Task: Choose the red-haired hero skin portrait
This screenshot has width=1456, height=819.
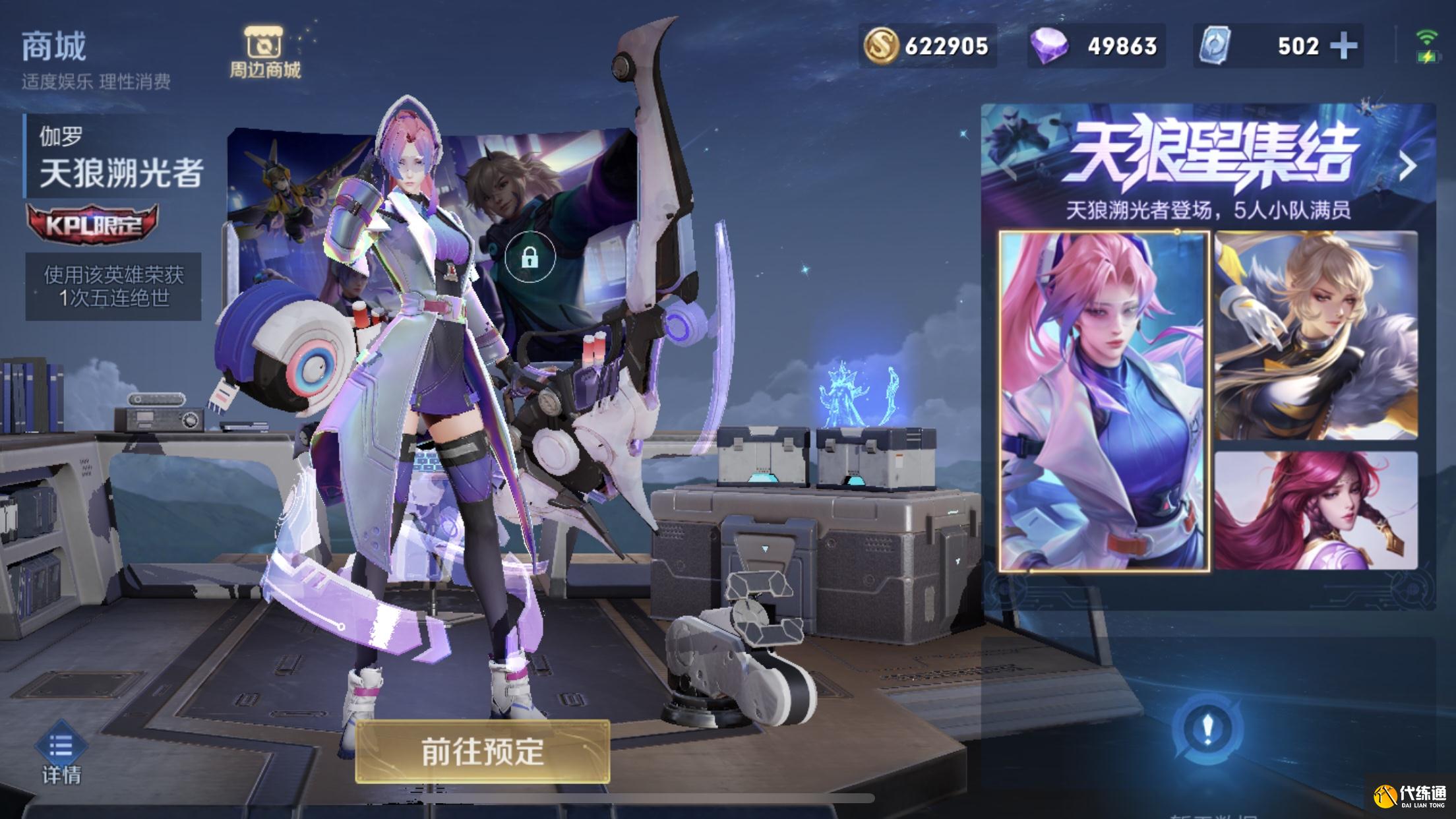Action: point(1316,510)
